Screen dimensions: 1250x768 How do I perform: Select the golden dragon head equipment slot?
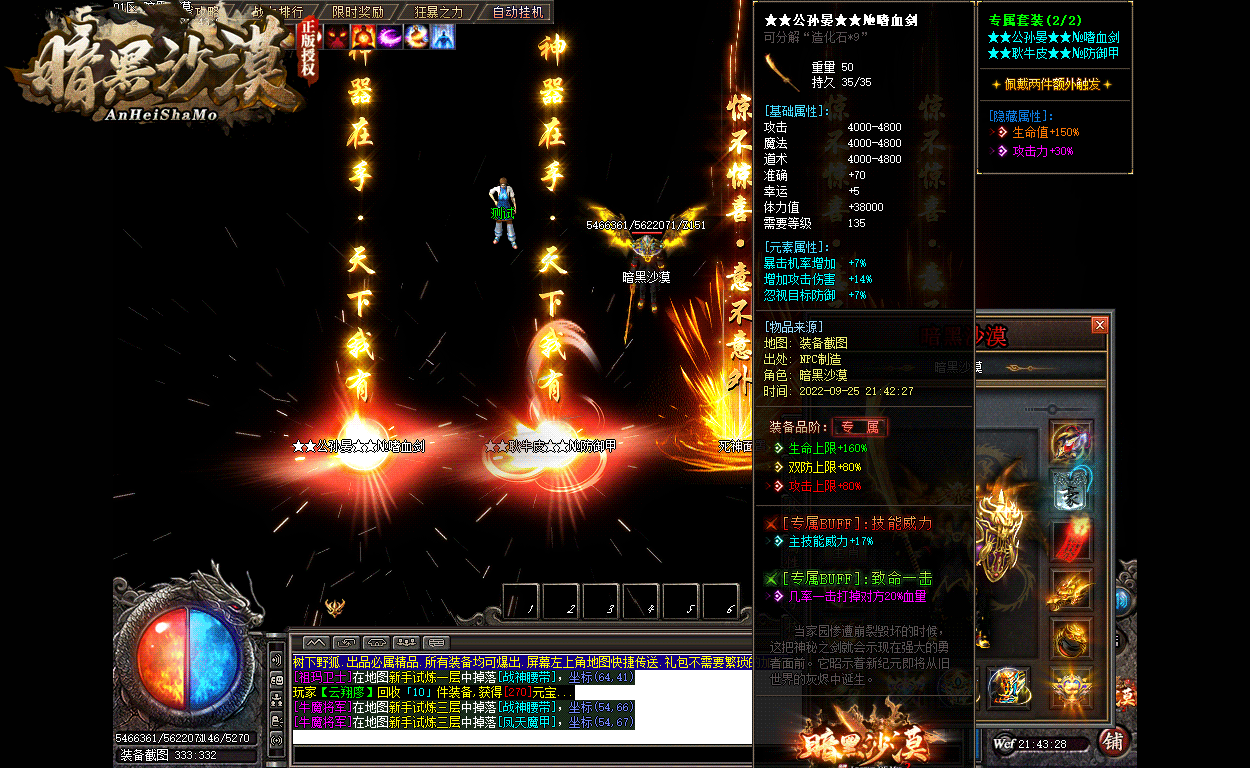[1071, 590]
